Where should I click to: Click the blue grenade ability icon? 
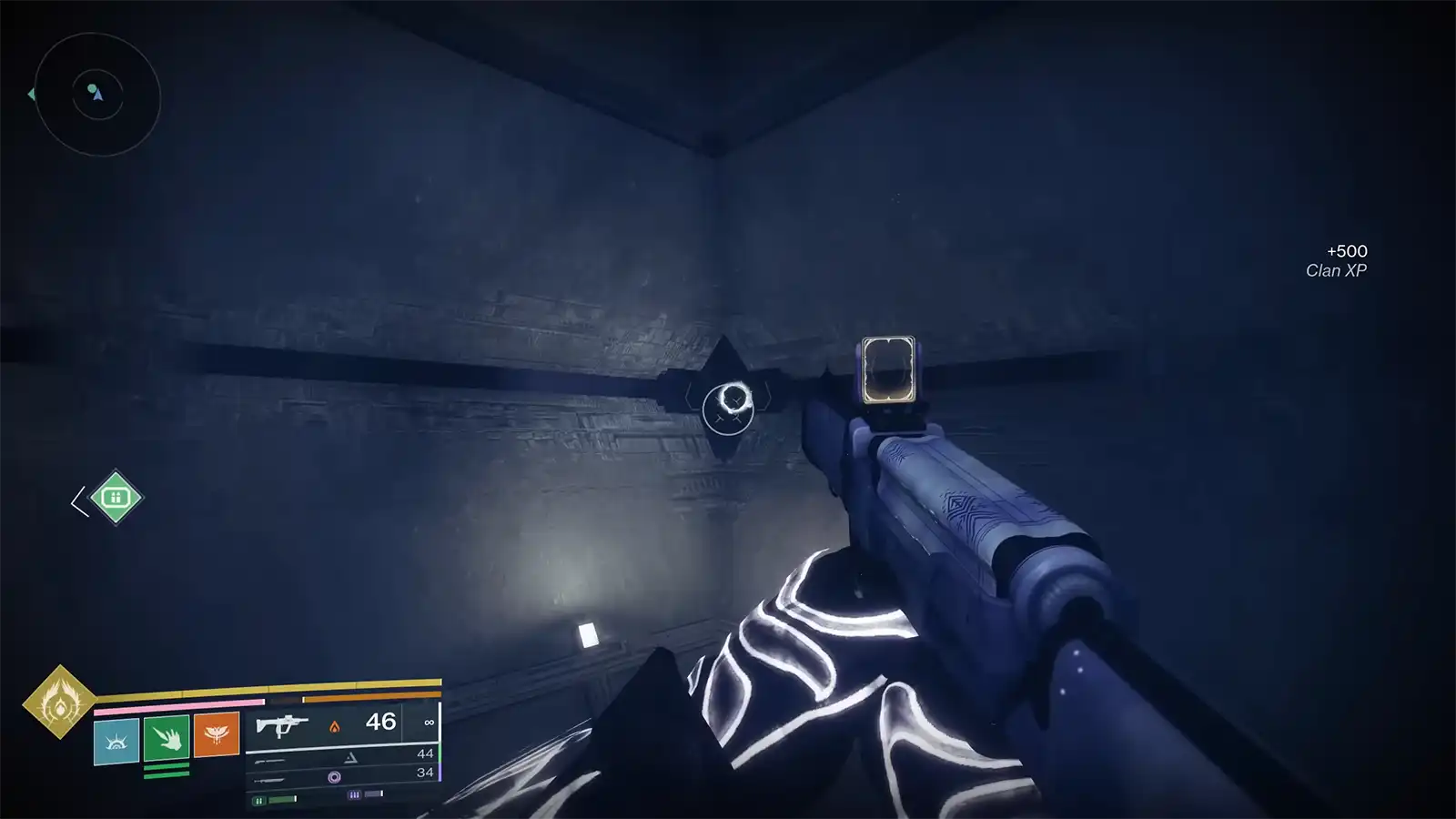[x=116, y=740]
